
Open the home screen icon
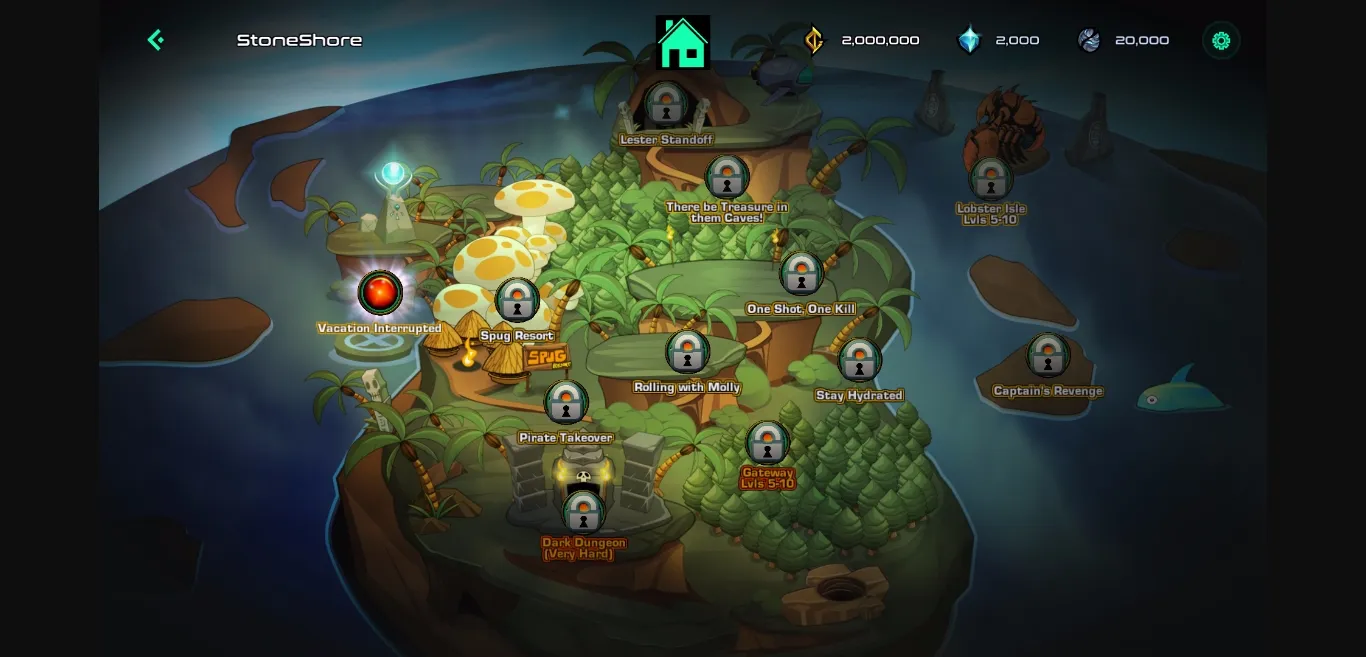(x=683, y=43)
